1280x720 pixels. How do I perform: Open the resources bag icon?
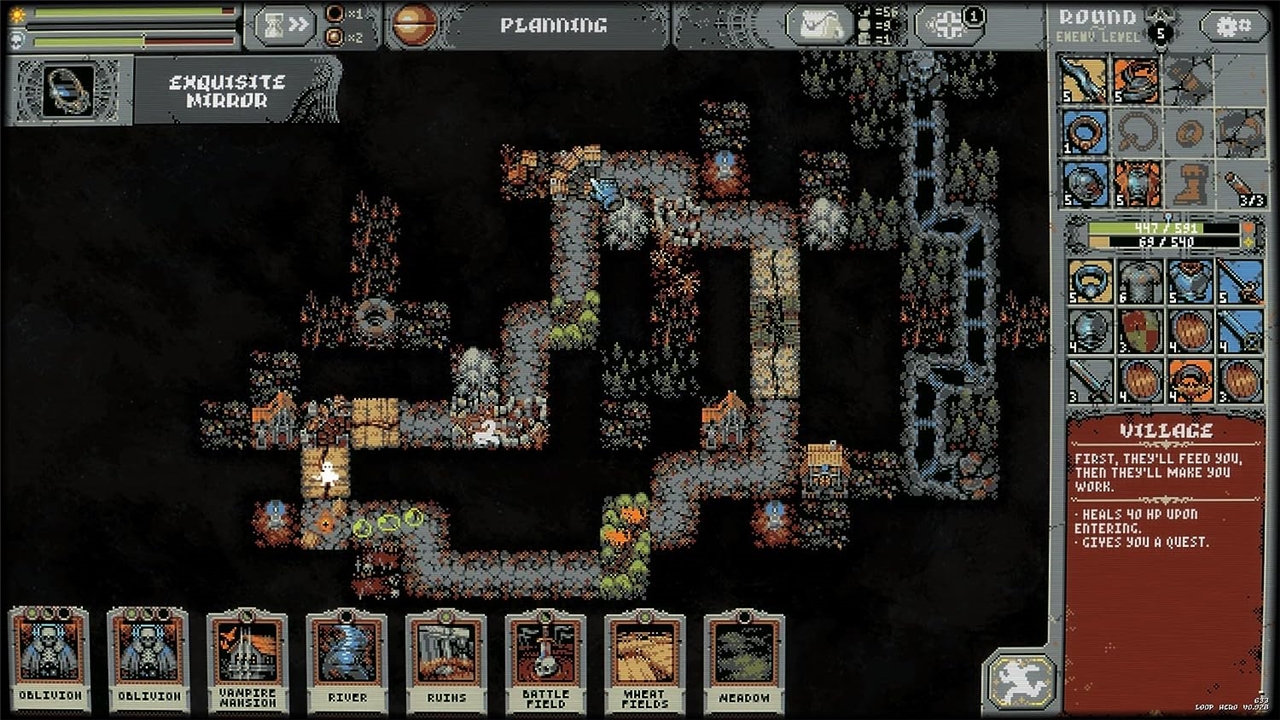click(819, 26)
